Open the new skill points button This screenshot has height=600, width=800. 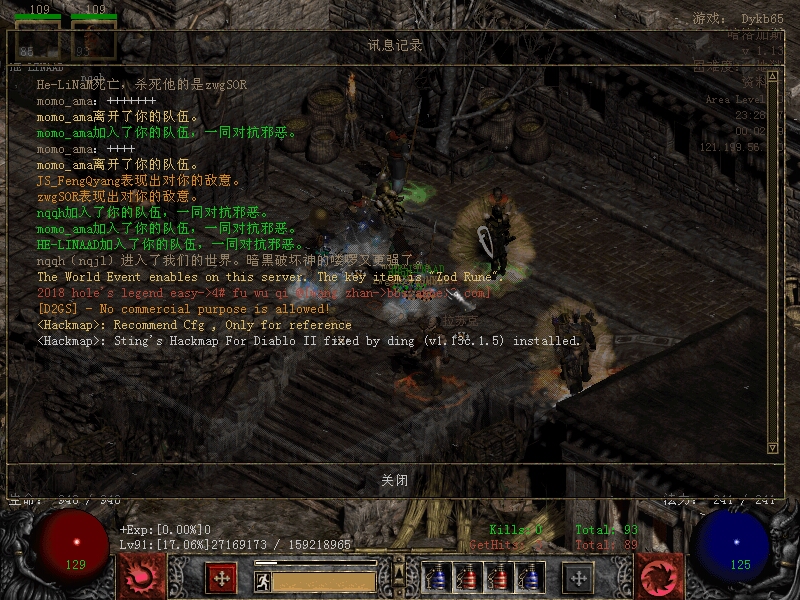pos(578,577)
